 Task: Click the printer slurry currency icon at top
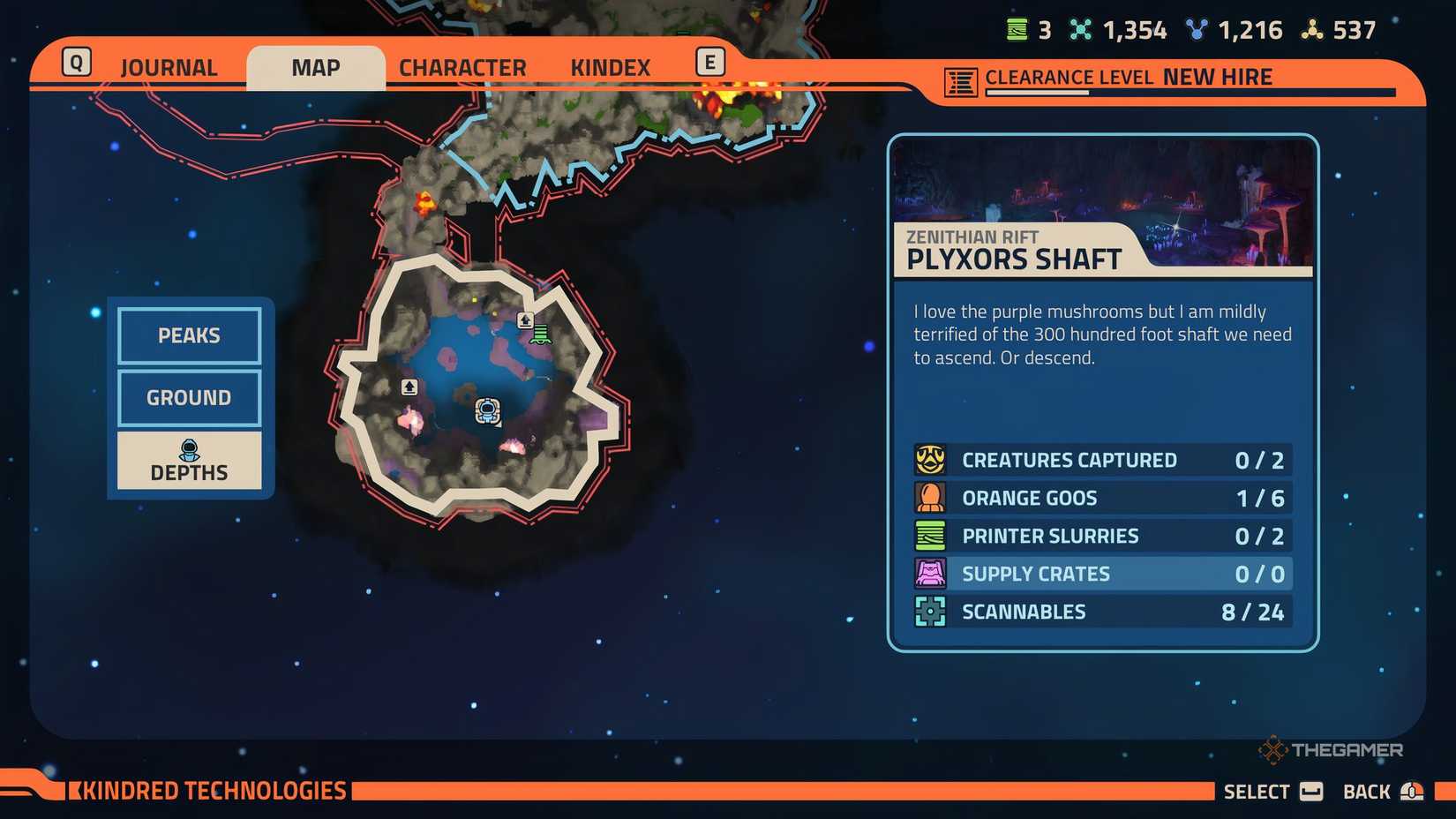click(x=1017, y=28)
